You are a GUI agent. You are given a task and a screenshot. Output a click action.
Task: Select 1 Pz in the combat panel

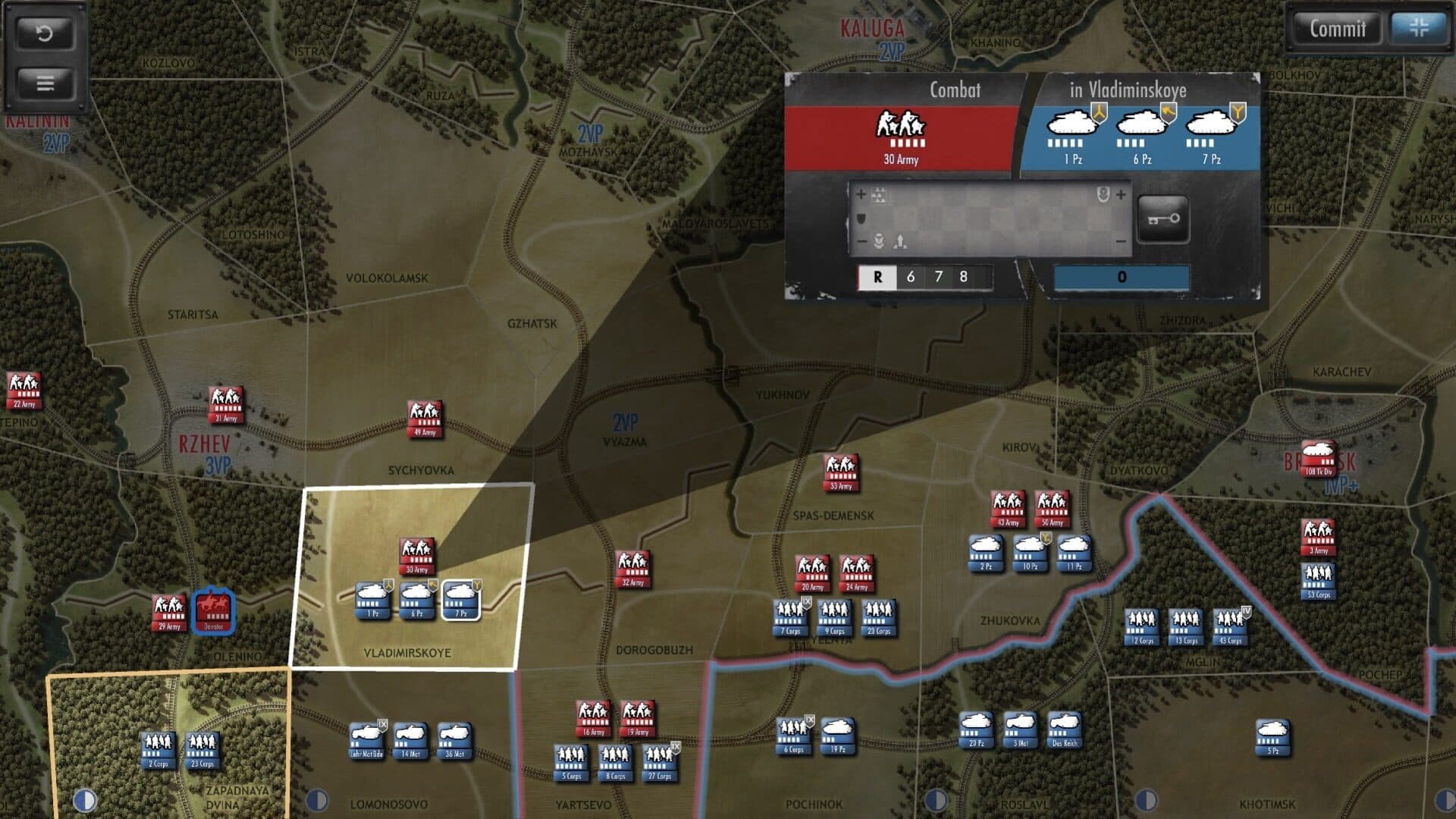point(1072,135)
